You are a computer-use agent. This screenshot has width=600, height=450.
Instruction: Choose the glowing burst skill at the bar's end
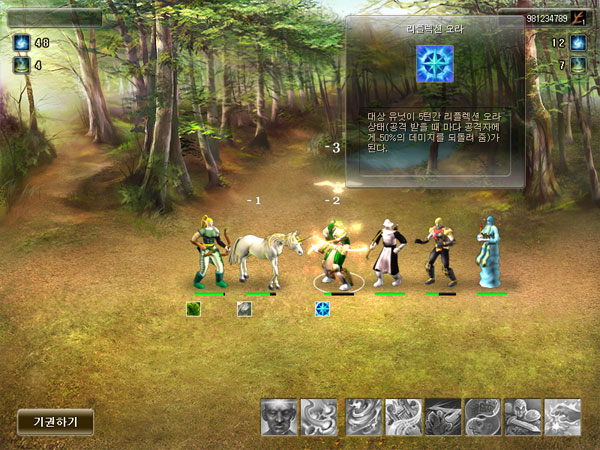(563, 417)
